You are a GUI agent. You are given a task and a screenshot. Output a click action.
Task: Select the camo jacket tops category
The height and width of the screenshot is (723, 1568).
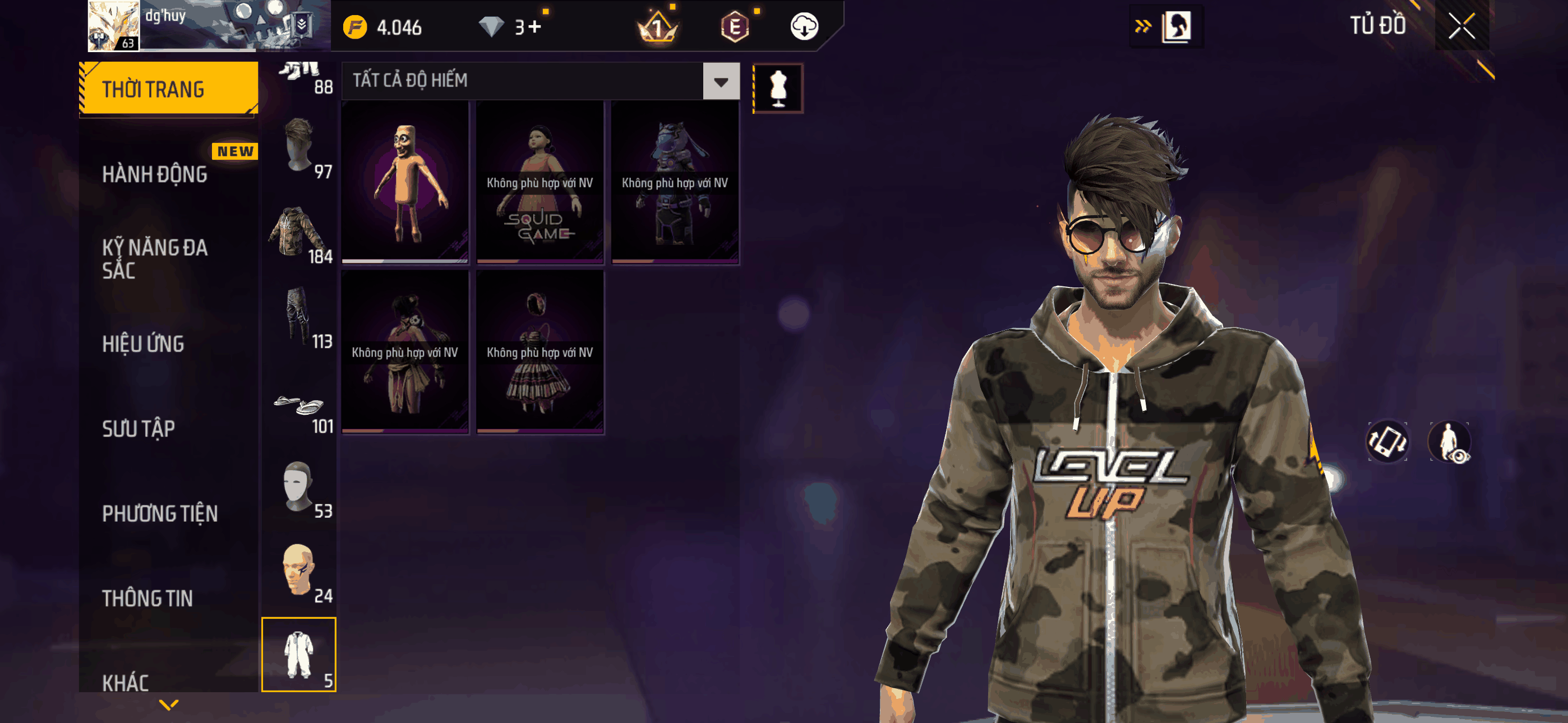tap(299, 234)
